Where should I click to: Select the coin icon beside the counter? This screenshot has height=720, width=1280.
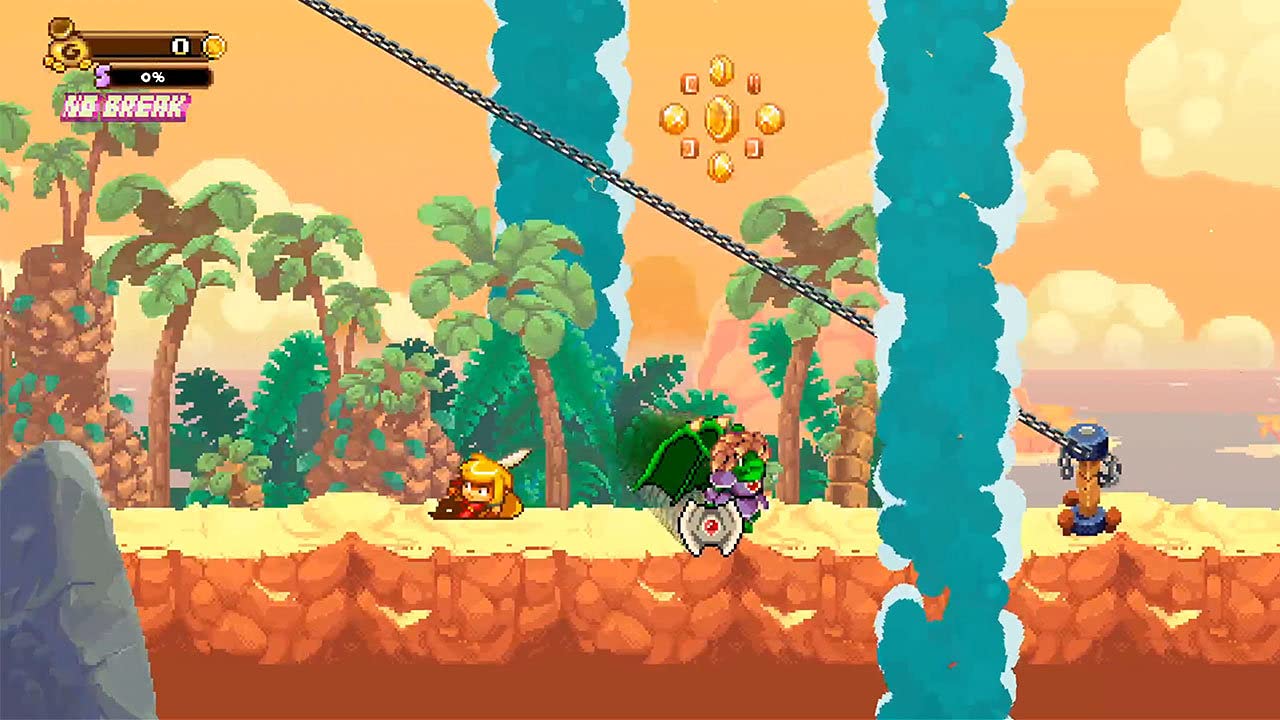214,47
